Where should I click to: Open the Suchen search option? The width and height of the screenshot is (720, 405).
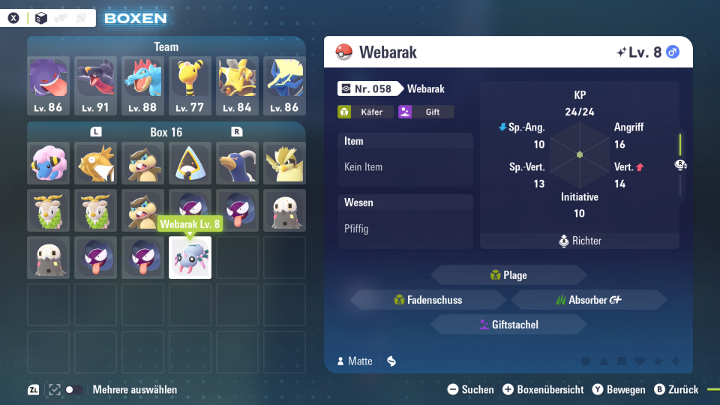[x=470, y=389]
